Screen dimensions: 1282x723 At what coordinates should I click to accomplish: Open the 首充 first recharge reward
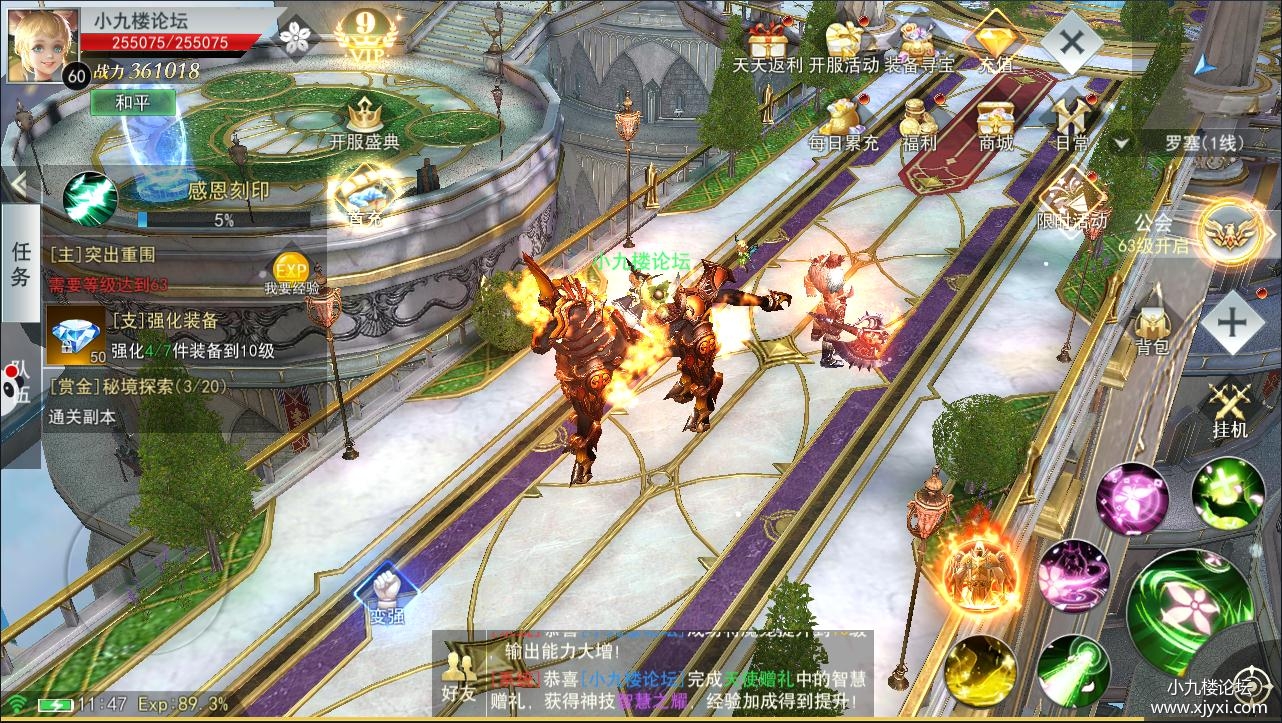(364, 197)
